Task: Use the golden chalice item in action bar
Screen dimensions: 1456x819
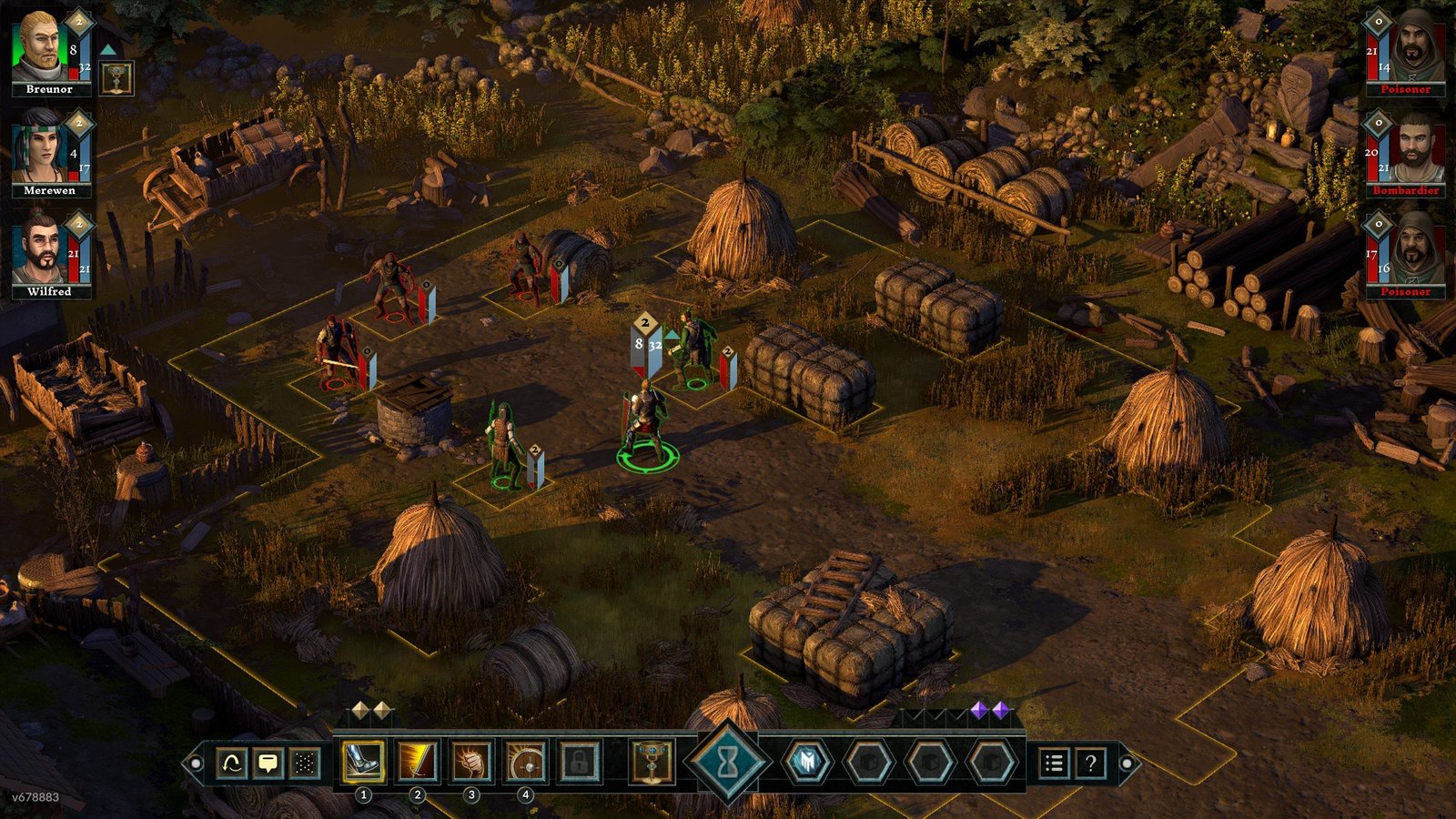Action: click(652, 763)
